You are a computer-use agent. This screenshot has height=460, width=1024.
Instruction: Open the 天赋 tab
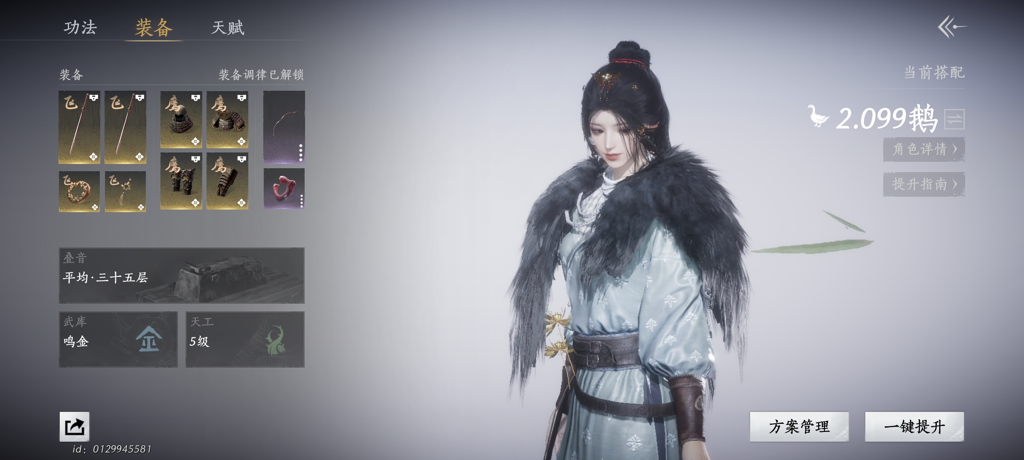click(228, 27)
